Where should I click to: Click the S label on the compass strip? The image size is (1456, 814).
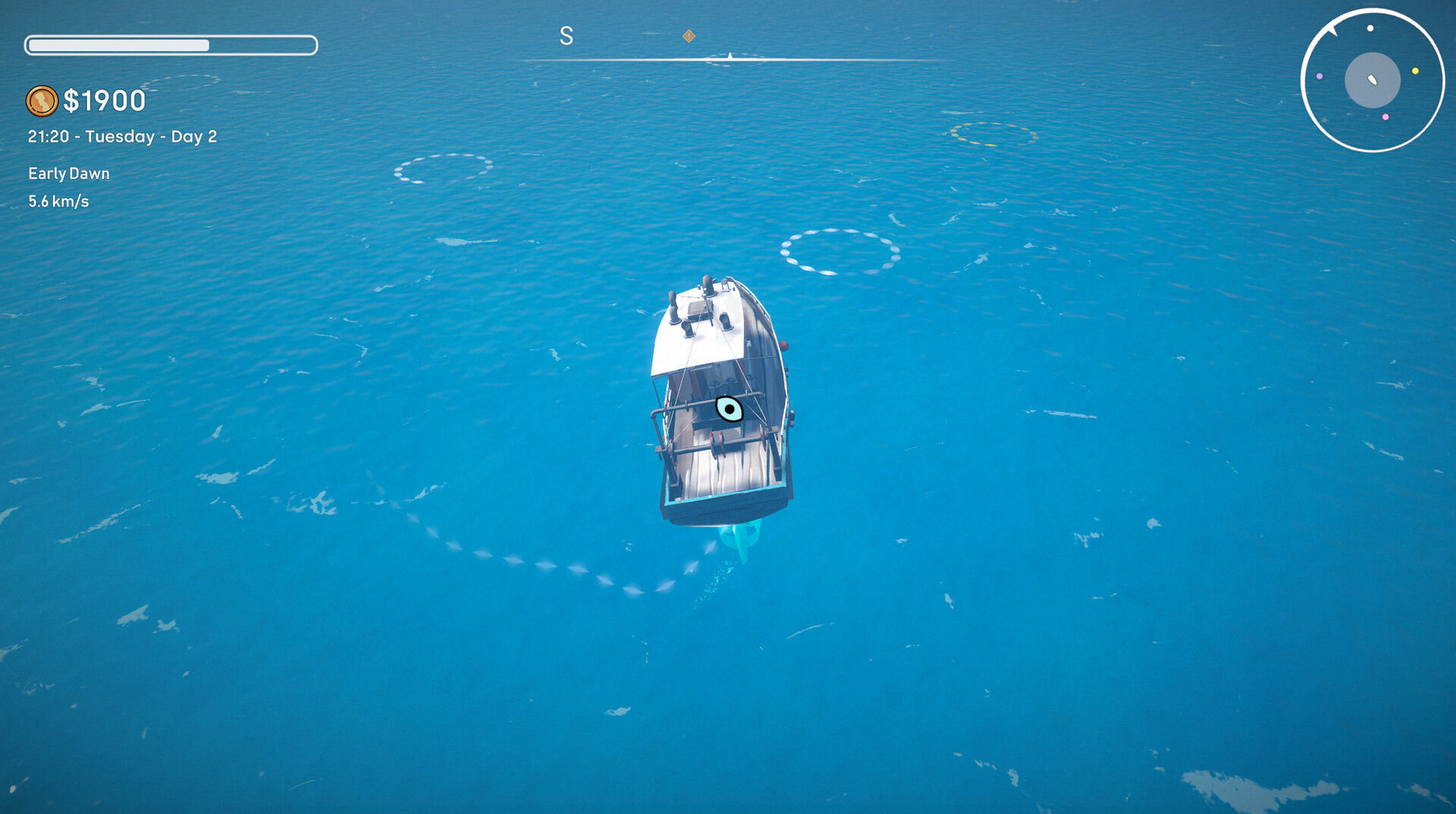click(x=566, y=36)
